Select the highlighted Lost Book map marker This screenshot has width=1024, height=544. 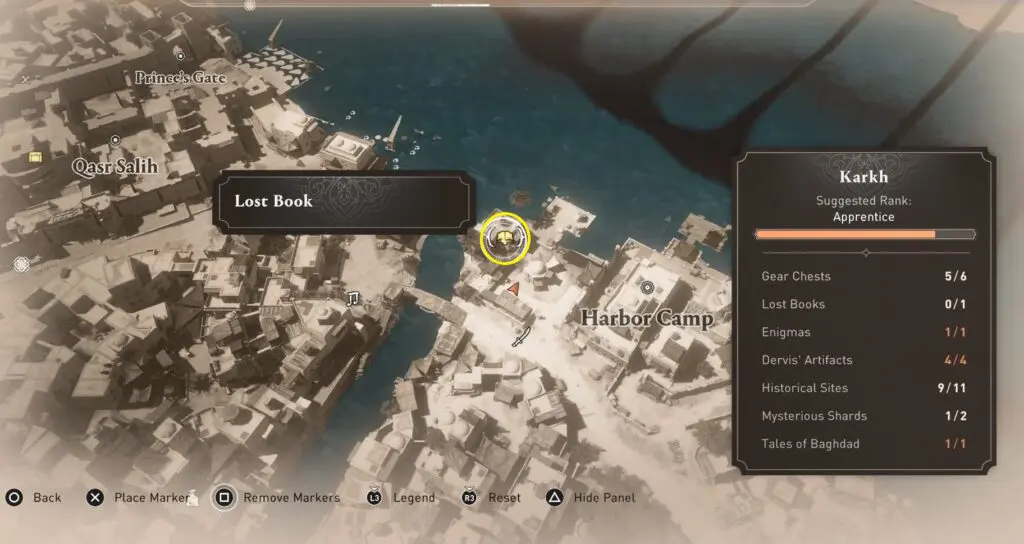click(504, 237)
